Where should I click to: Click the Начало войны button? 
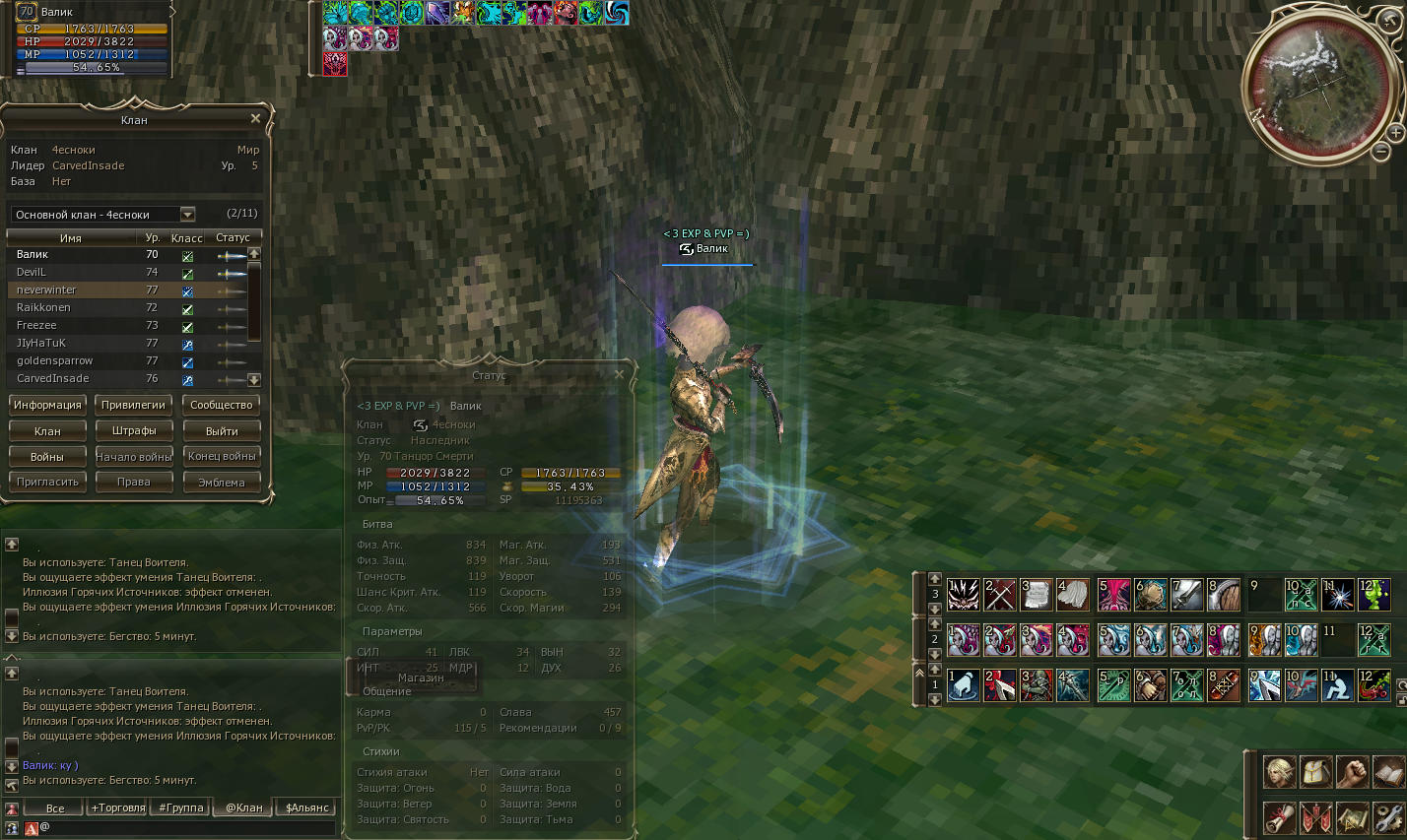pyautogui.click(x=134, y=456)
